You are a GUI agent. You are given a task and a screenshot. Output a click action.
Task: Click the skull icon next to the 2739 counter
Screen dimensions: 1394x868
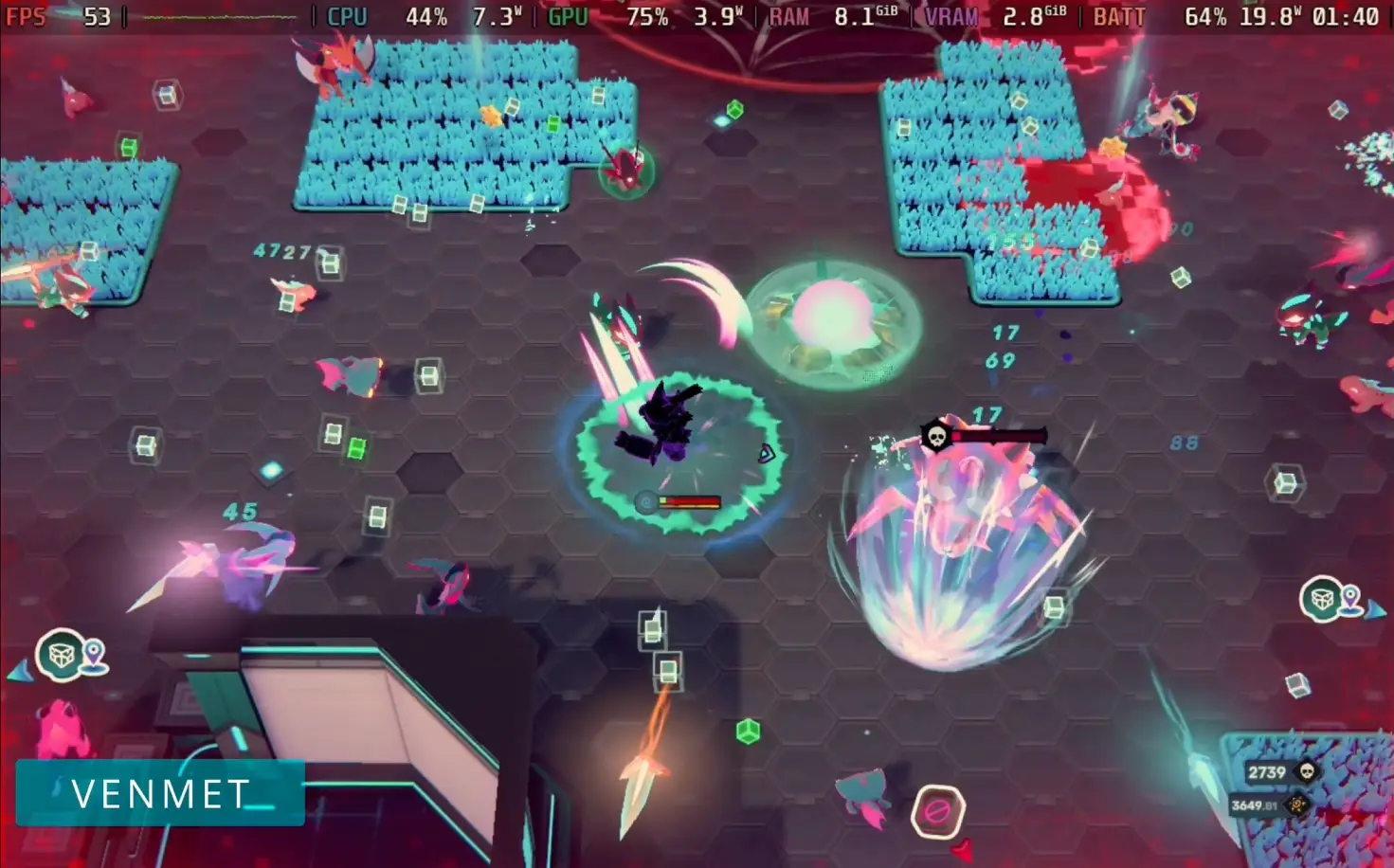tap(1308, 771)
